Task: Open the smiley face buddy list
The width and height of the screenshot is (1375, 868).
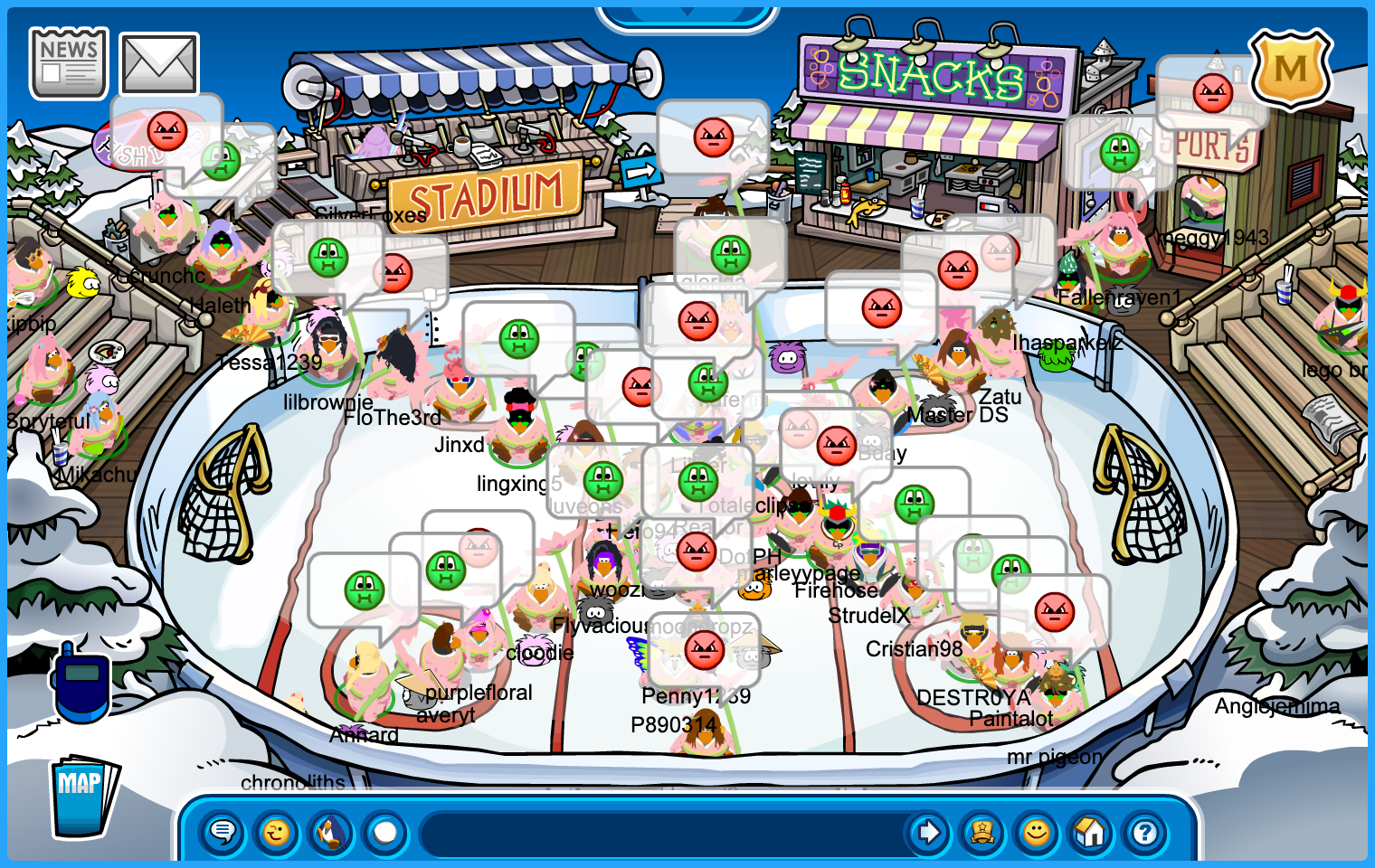Action: pos(1037,832)
